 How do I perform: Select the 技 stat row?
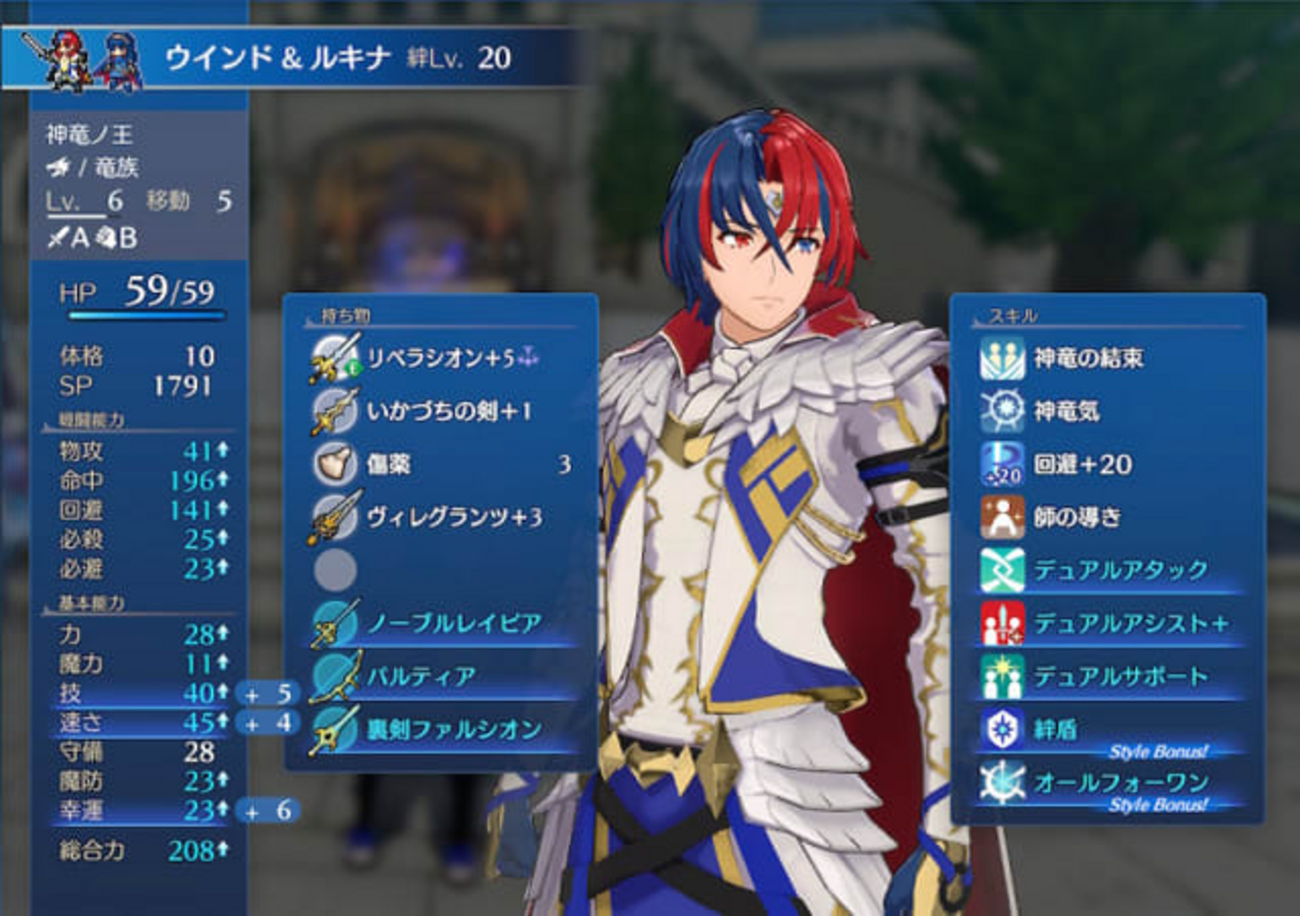[x=140, y=693]
